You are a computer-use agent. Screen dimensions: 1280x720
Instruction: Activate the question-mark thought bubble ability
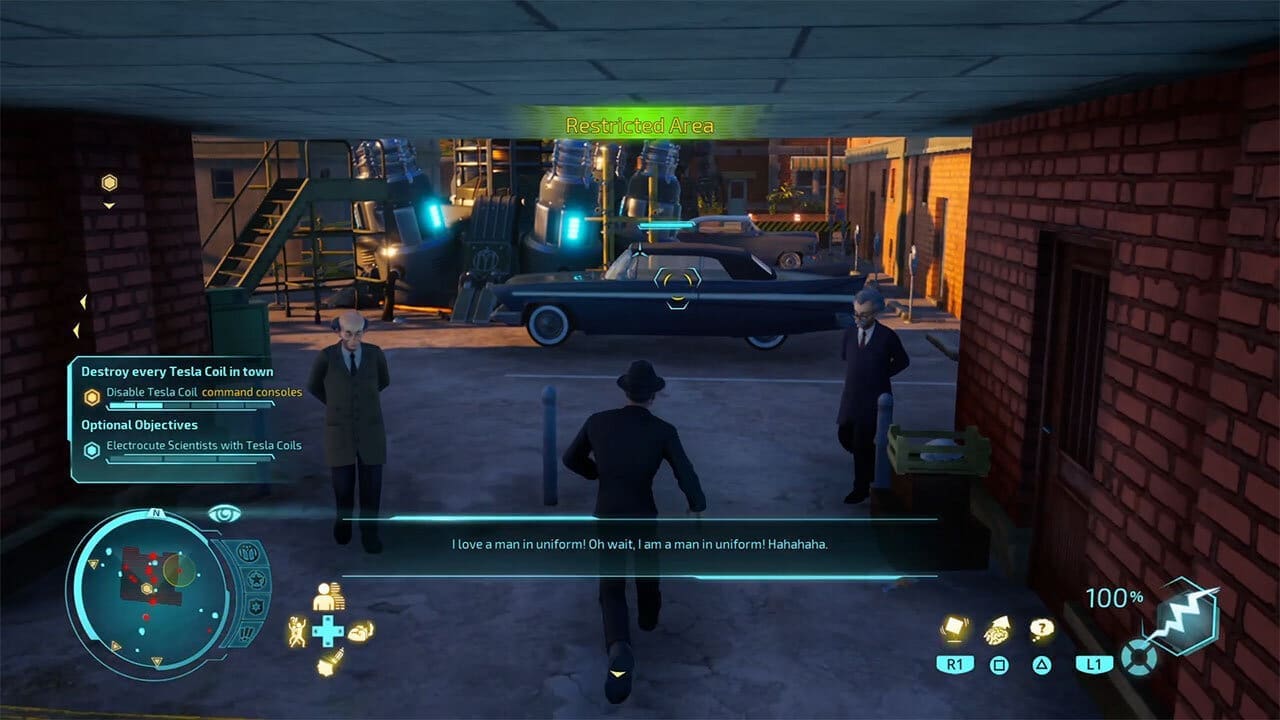[x=1042, y=629]
